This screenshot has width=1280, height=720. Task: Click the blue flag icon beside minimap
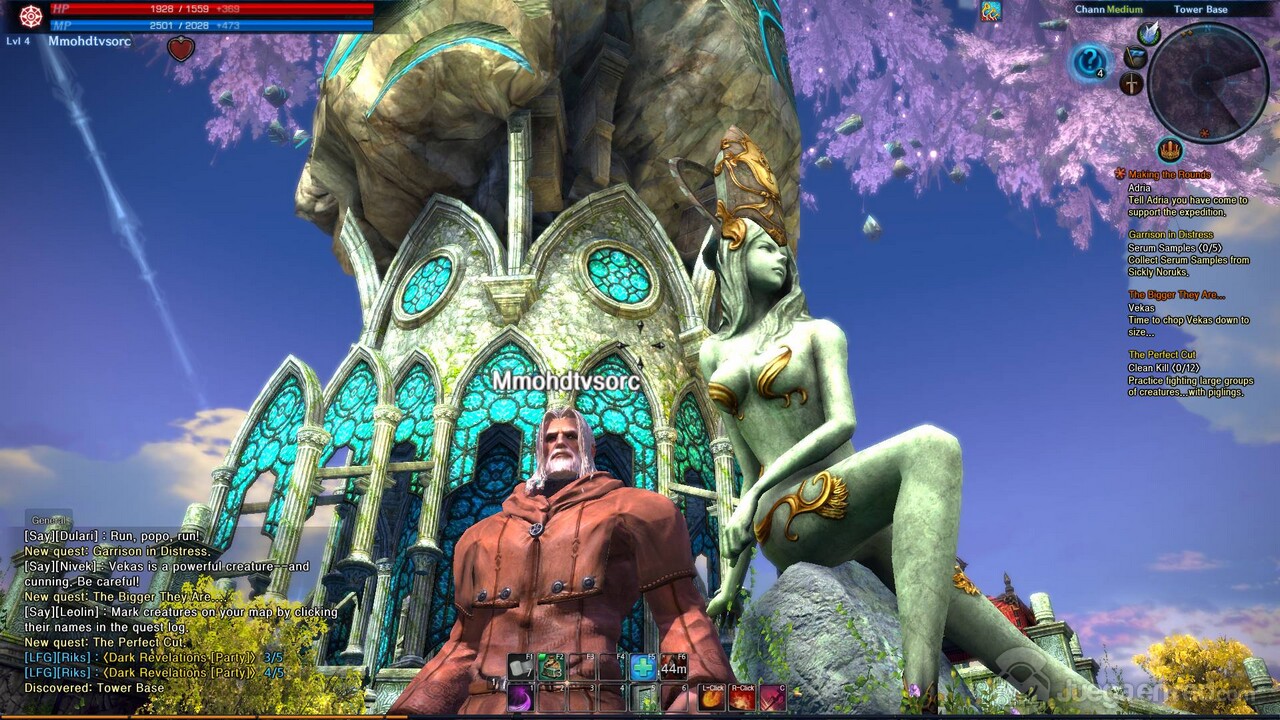[1135, 57]
